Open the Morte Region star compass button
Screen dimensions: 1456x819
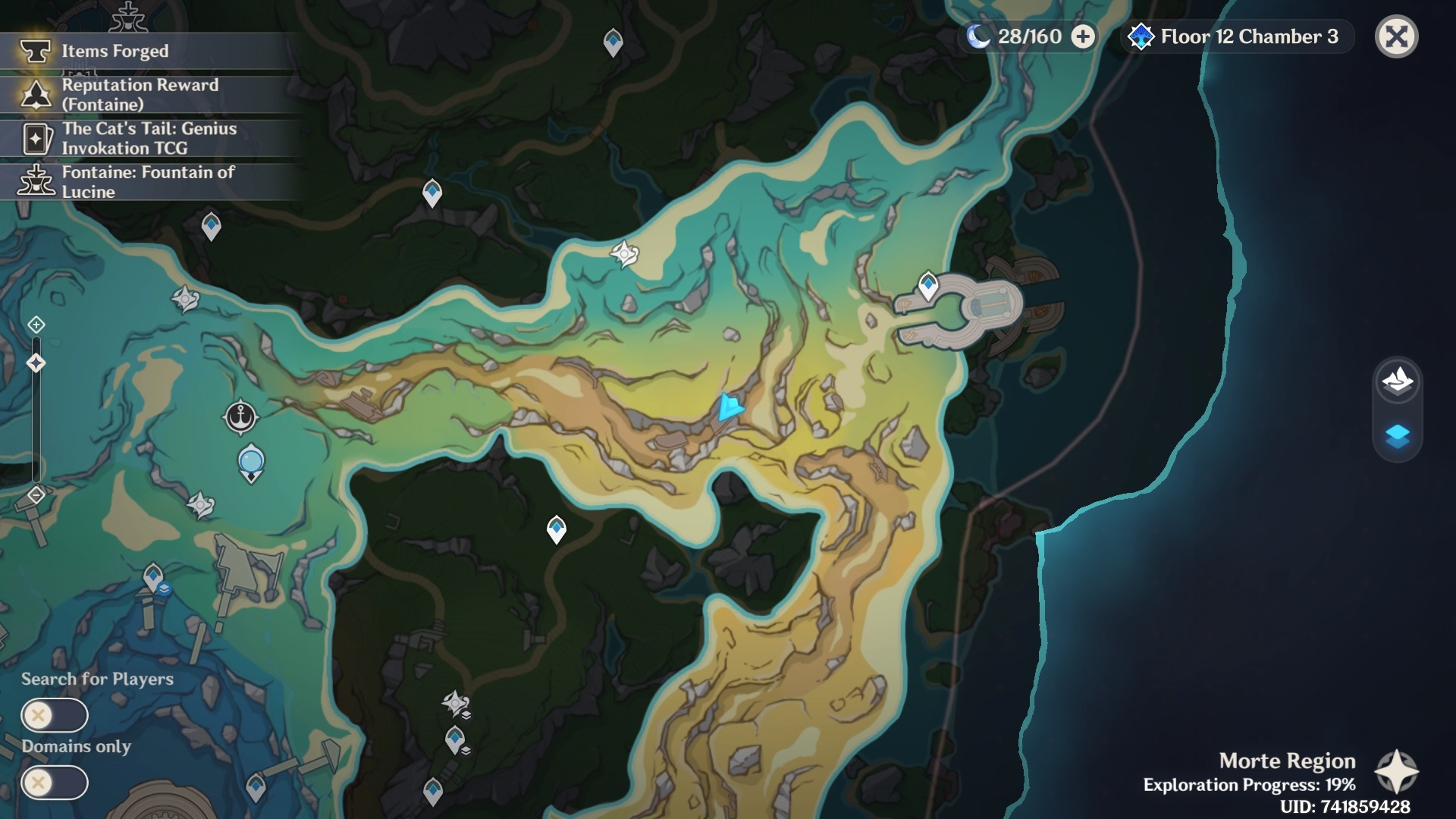click(1396, 772)
